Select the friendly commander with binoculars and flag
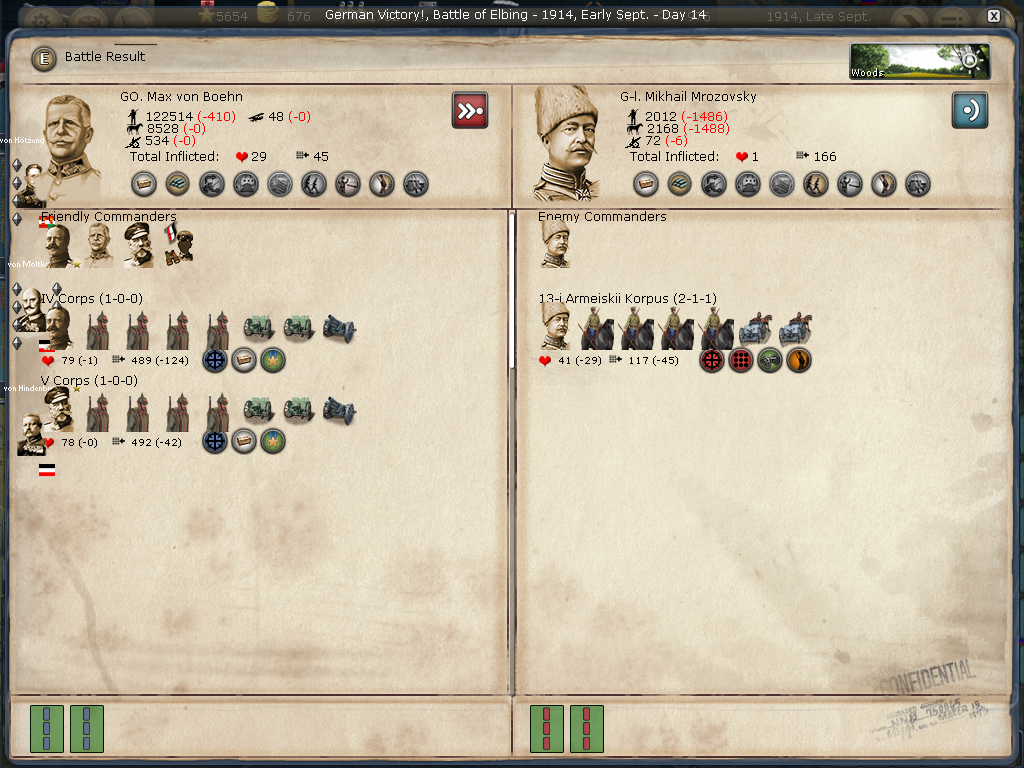1024x768 pixels. (178, 245)
